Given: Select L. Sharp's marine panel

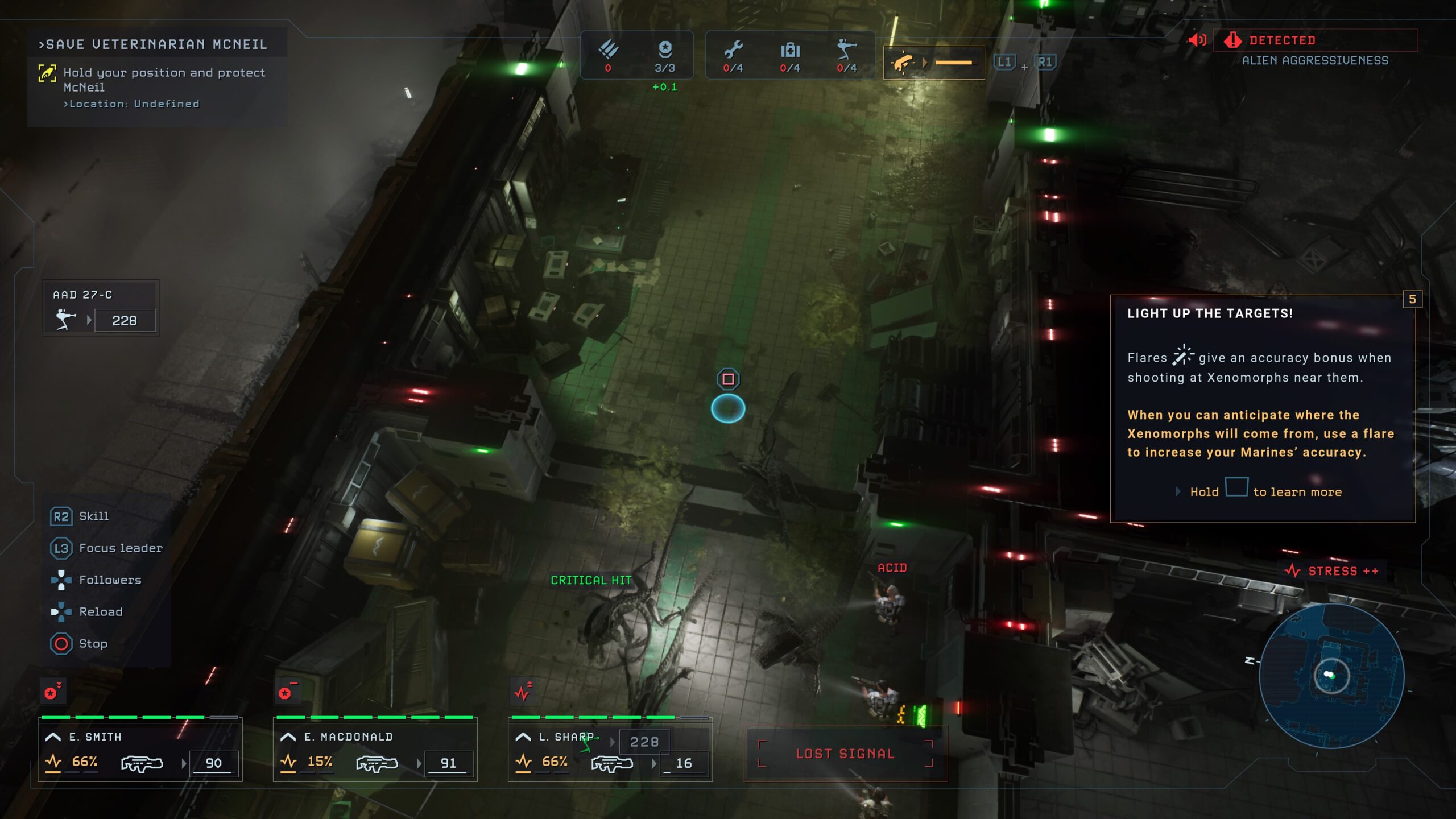Looking at the screenshot, I should tap(610, 750).
